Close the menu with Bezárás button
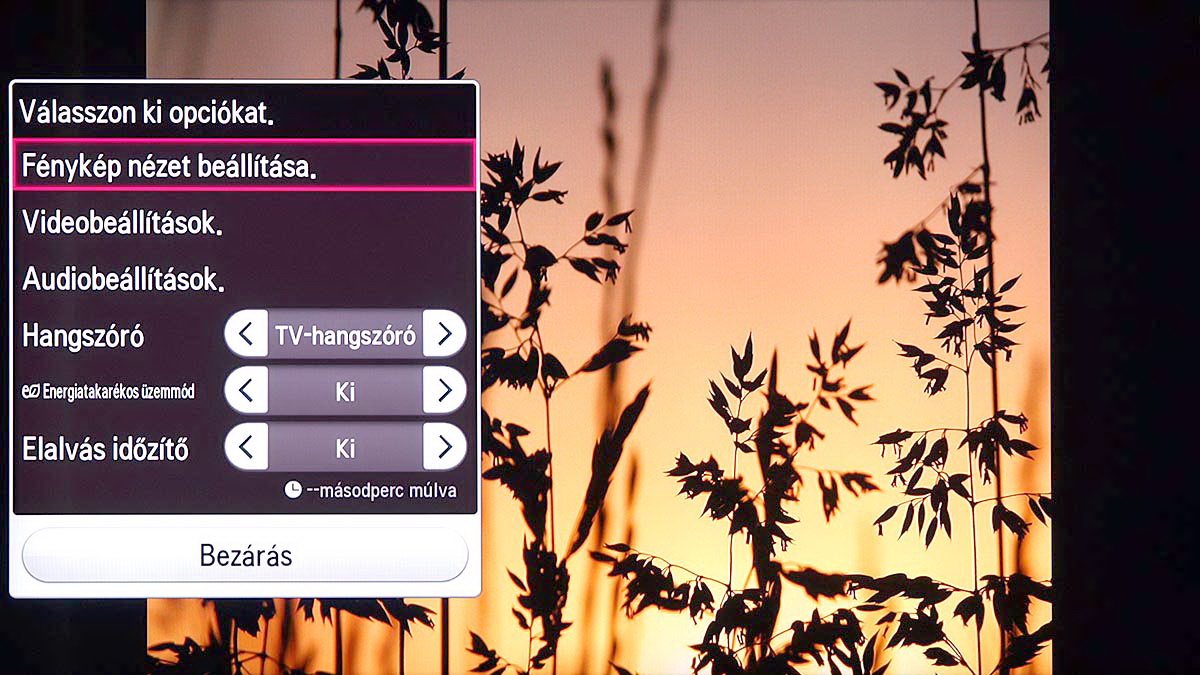The image size is (1200, 675). click(x=245, y=555)
